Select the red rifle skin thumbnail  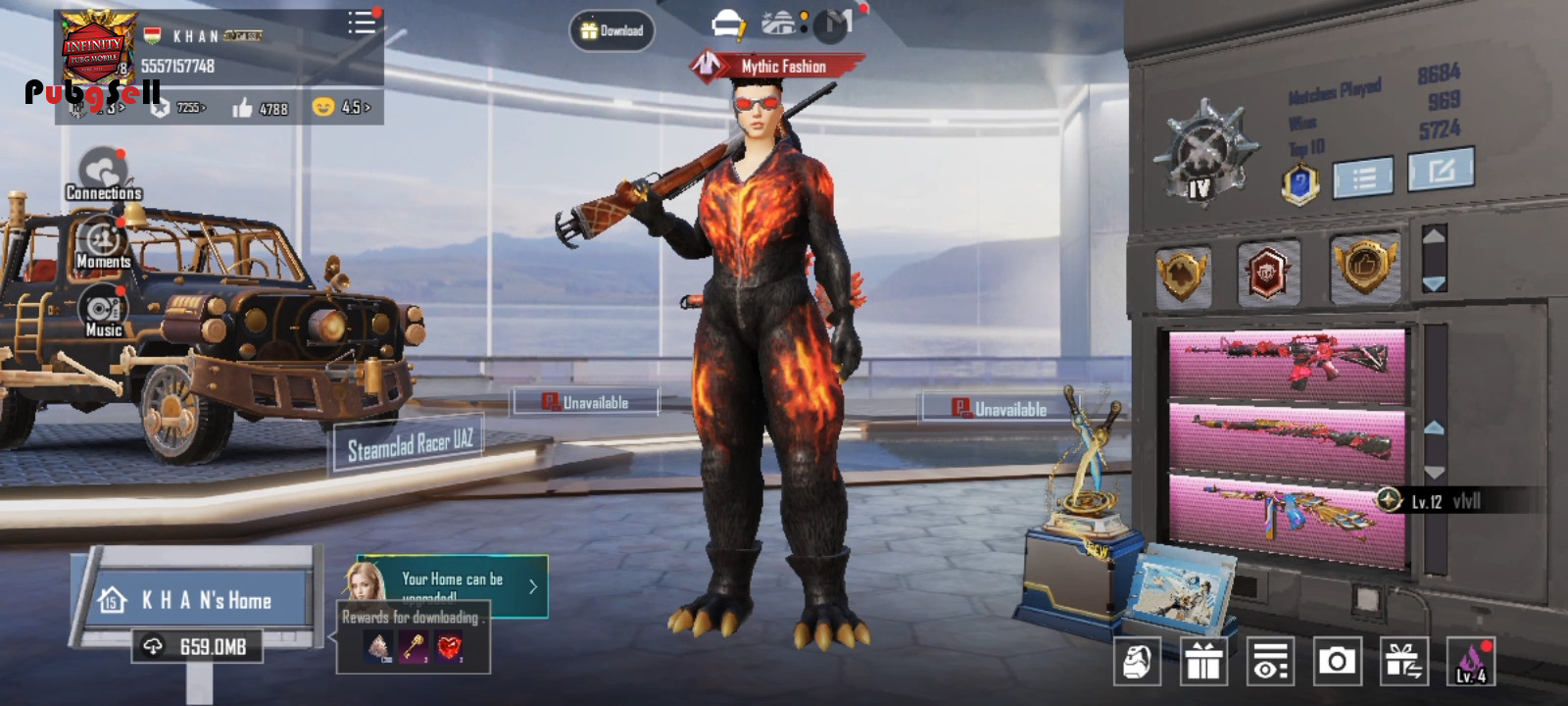tap(1288, 365)
